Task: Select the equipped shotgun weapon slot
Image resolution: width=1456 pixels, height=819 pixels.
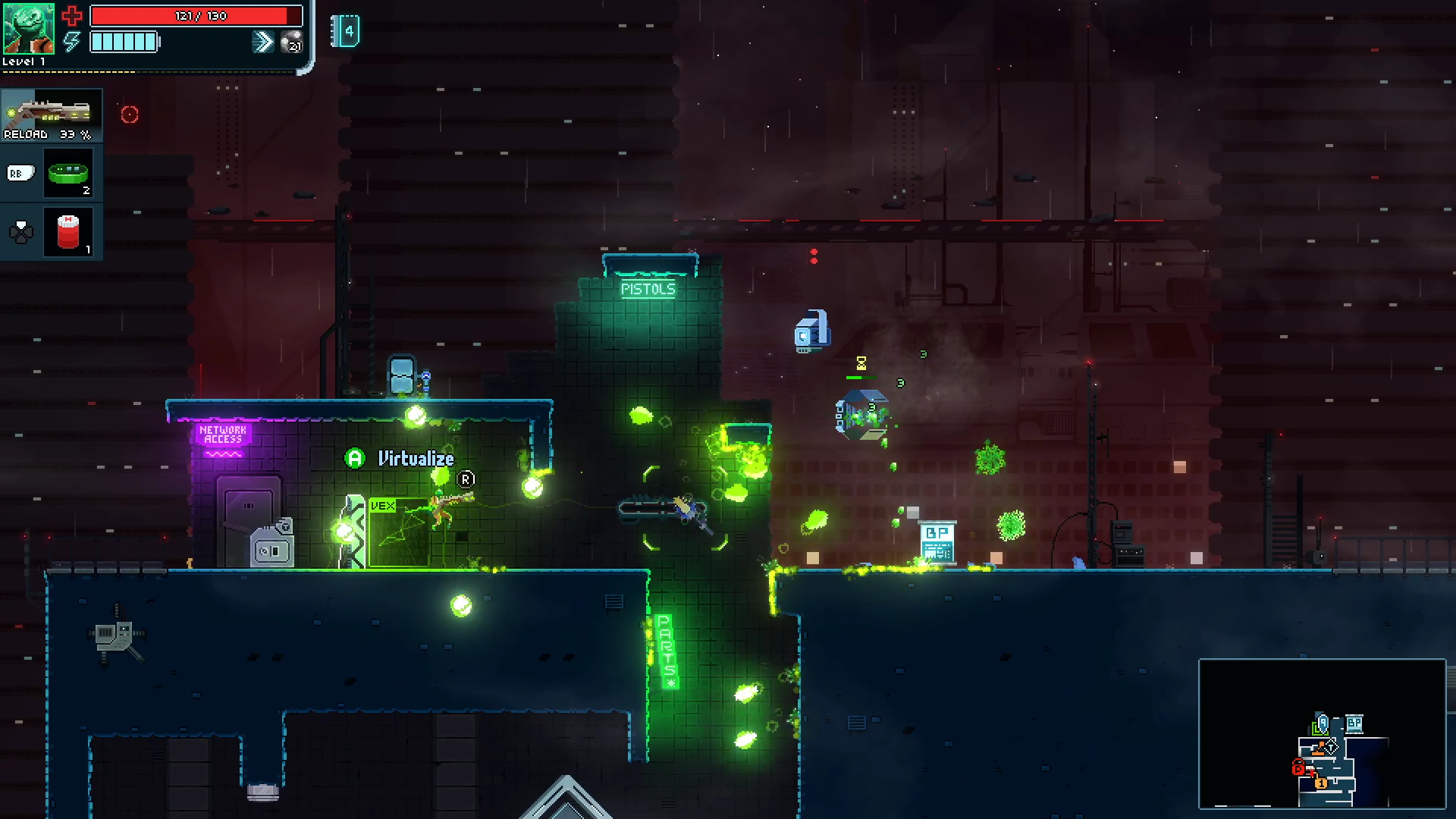Action: pos(52,115)
